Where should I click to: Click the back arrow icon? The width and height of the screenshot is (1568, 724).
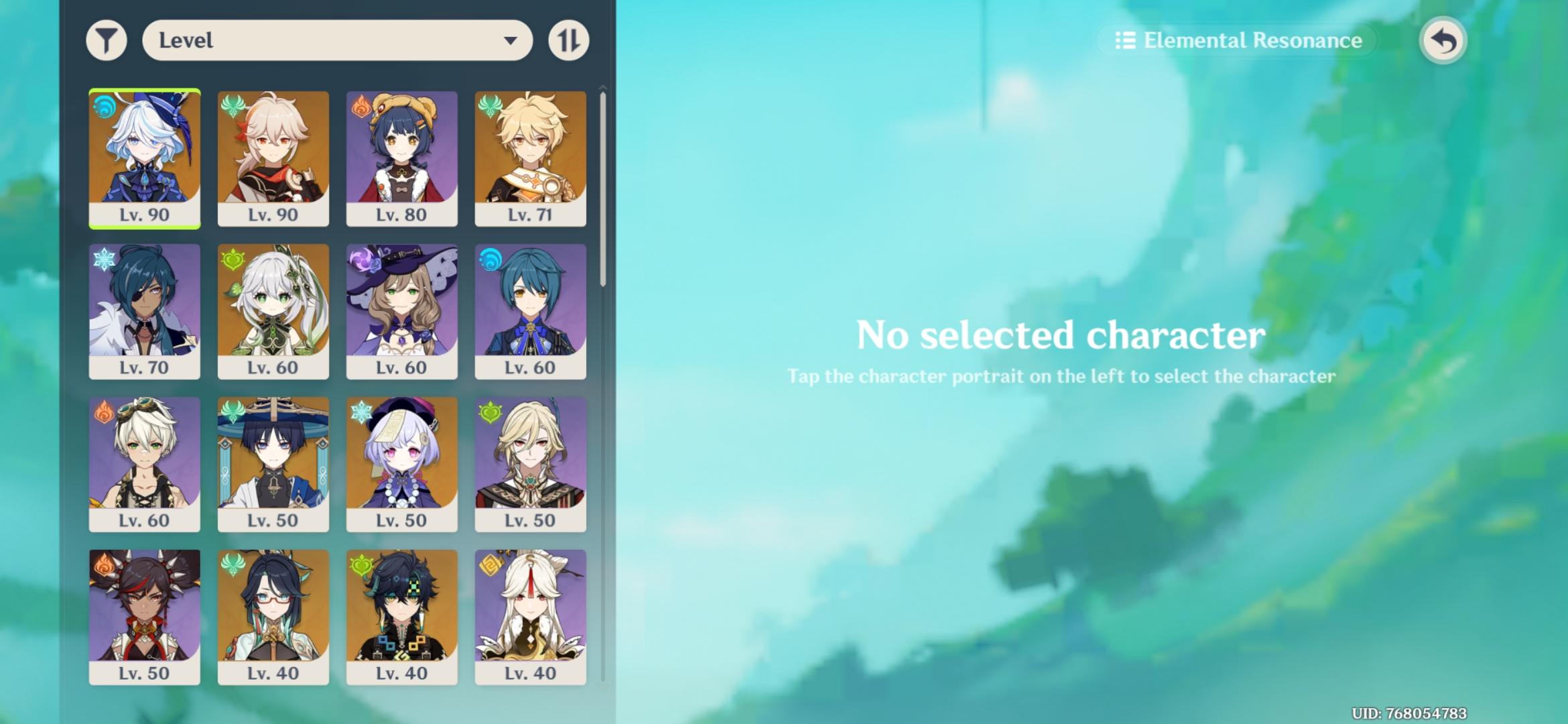click(x=1444, y=40)
